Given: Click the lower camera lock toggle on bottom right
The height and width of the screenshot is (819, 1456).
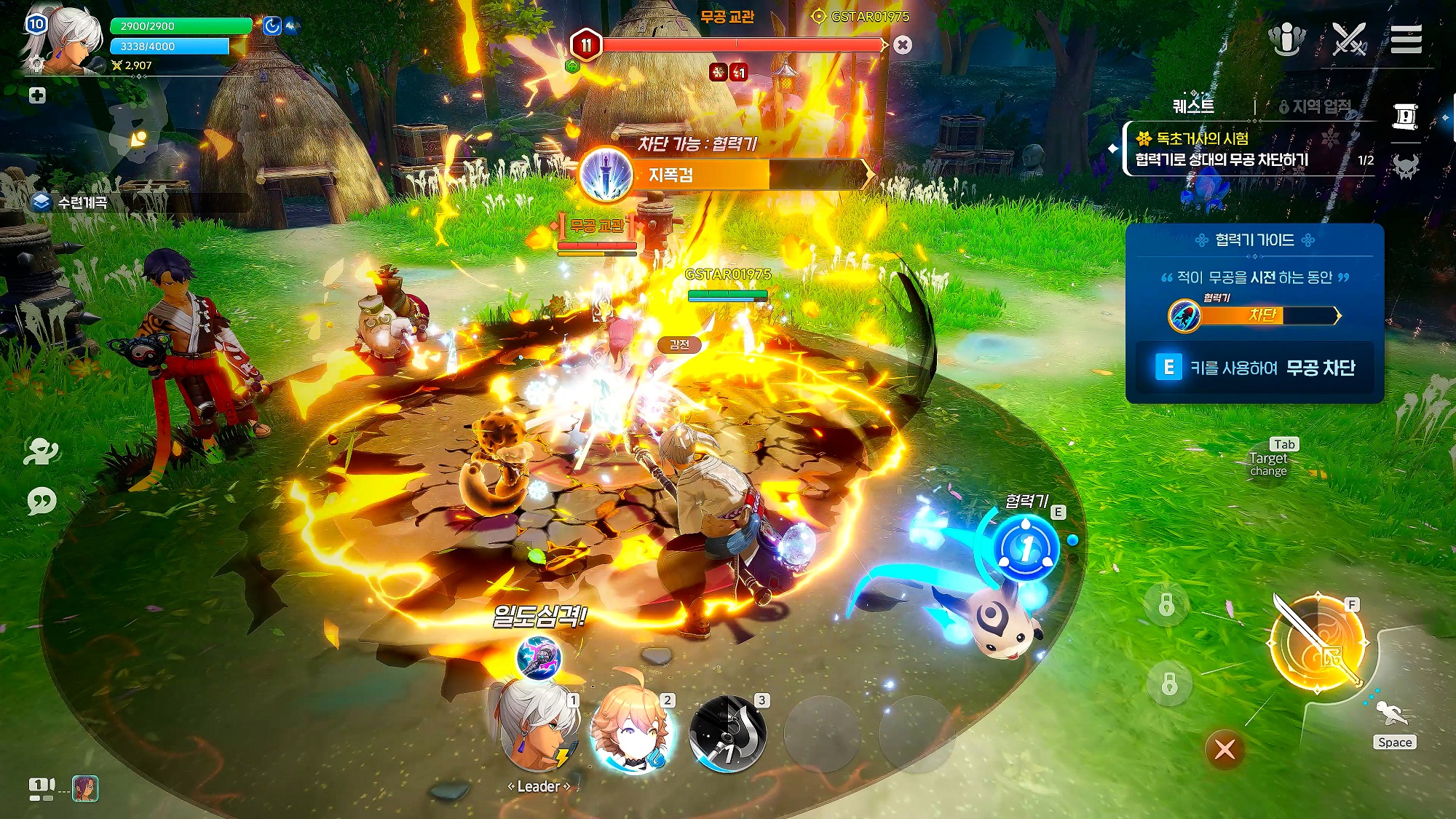Looking at the screenshot, I should point(1169,685).
